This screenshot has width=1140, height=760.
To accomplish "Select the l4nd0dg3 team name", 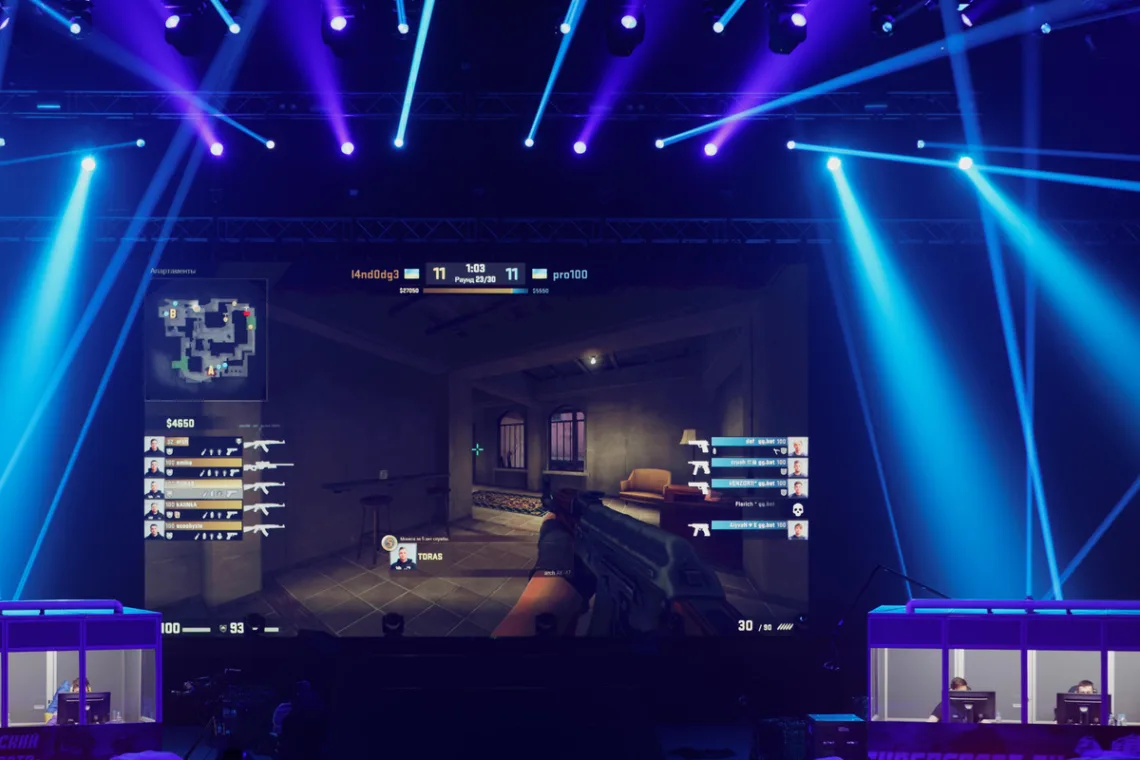I will click(375, 274).
